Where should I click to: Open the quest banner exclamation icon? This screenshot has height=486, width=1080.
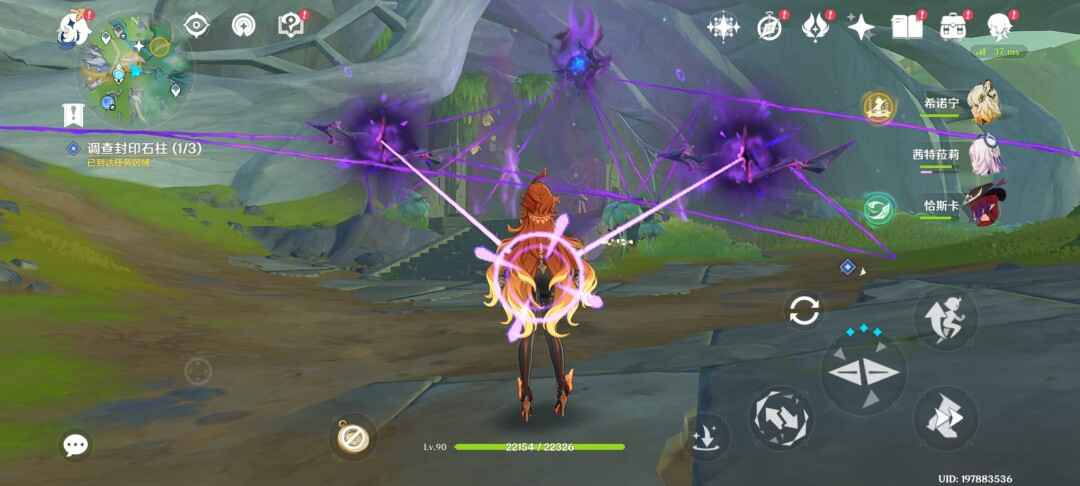pyautogui.click(x=72, y=115)
